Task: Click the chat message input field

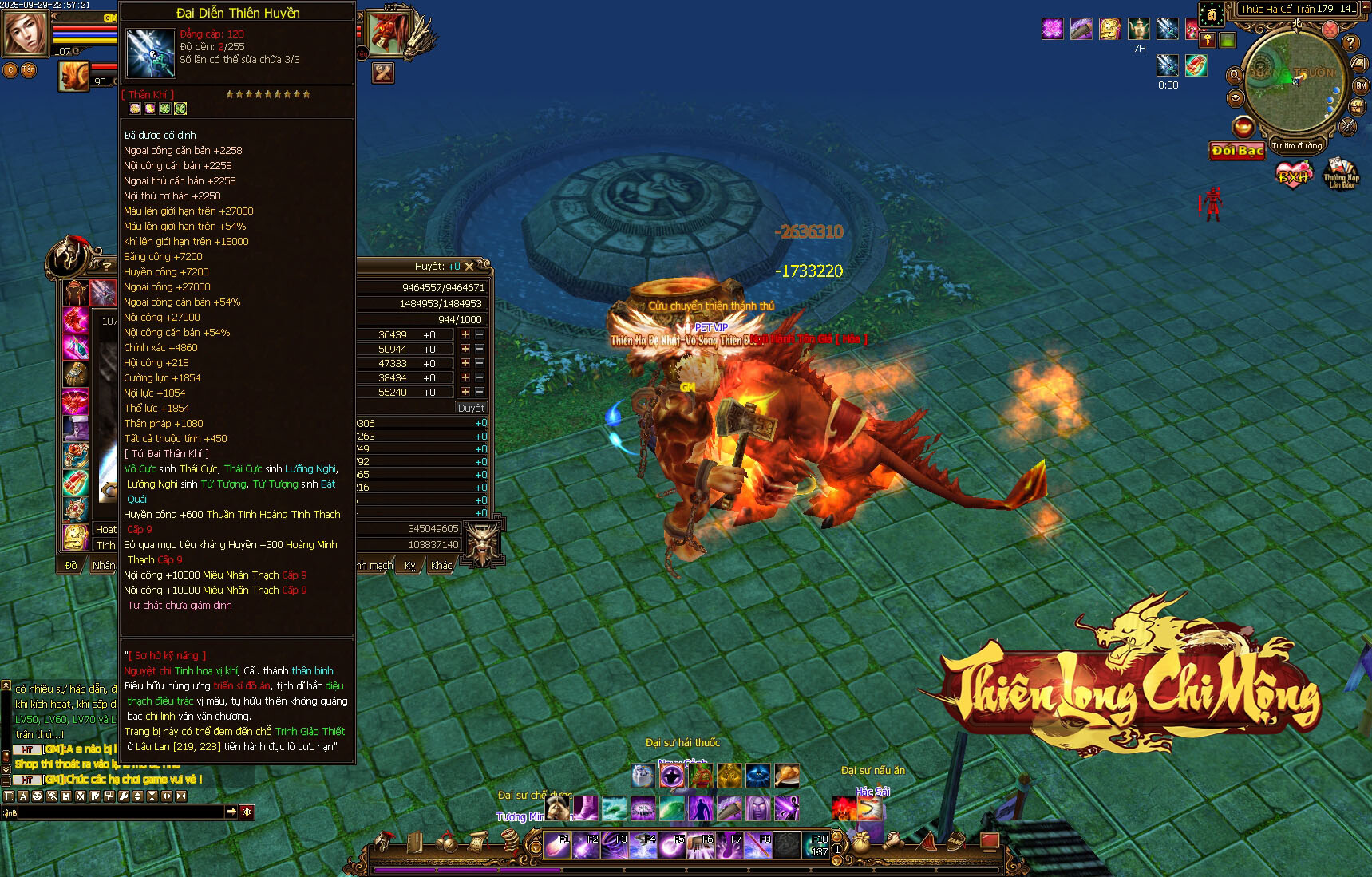Action: 120,812
